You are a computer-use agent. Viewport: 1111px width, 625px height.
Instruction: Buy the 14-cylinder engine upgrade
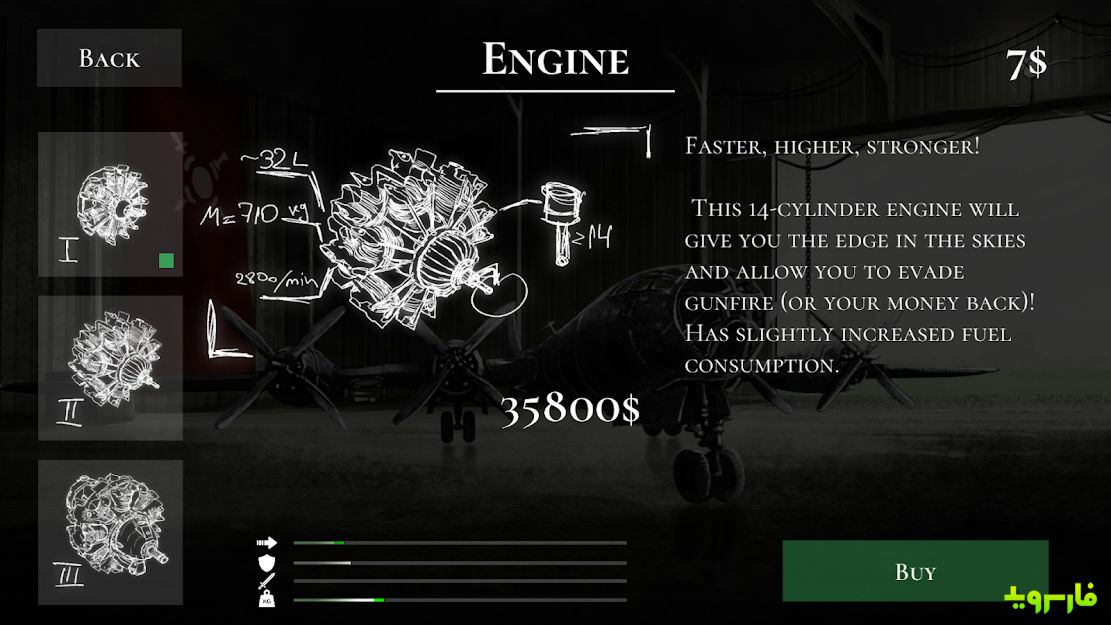tap(915, 571)
